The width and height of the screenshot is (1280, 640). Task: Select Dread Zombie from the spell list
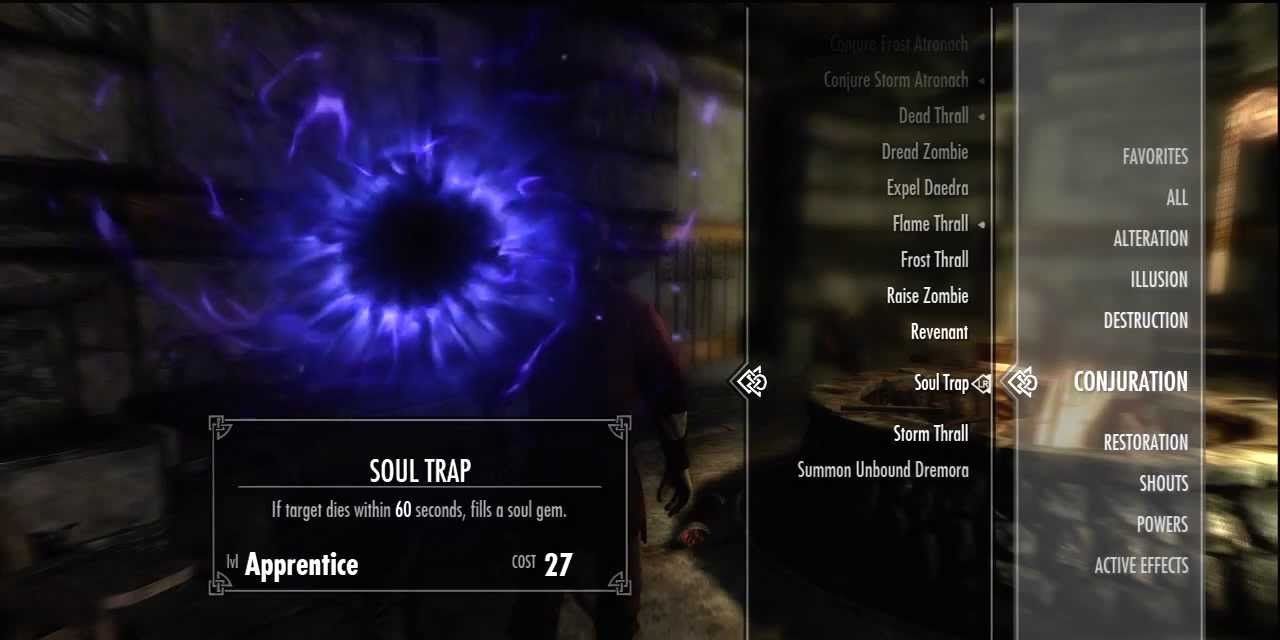click(924, 152)
